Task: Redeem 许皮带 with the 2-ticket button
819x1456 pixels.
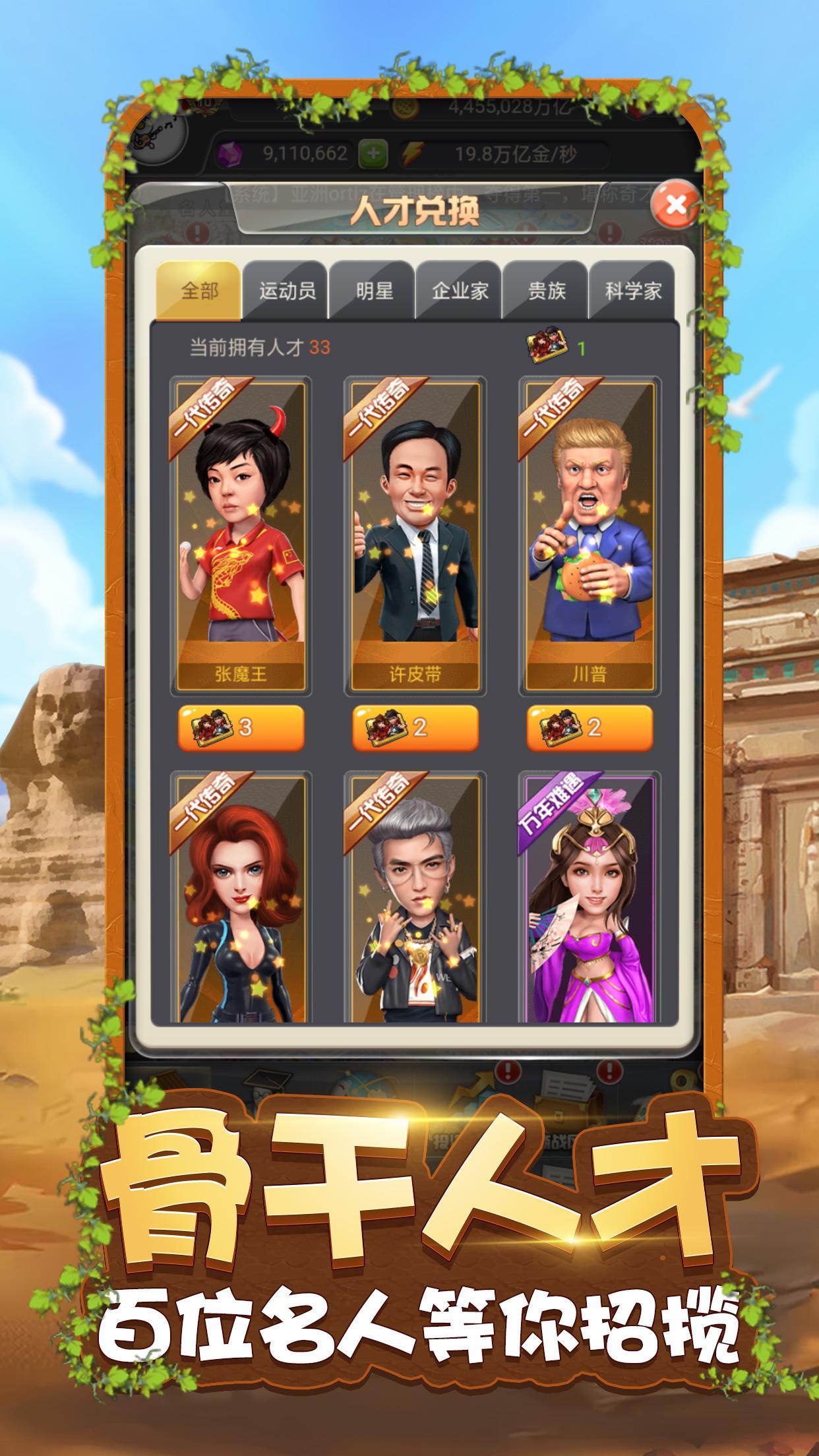Action: tap(415, 727)
